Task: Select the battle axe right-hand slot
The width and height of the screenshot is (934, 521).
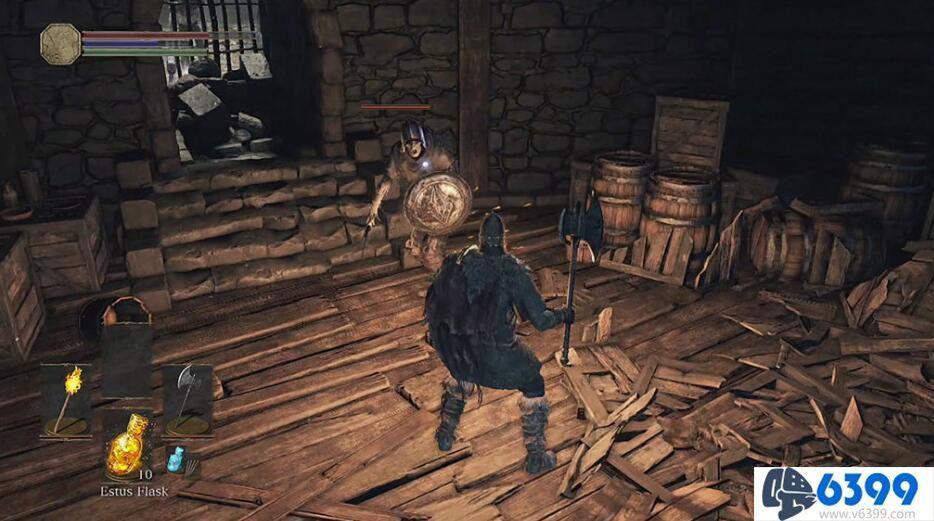Action: pos(187,400)
